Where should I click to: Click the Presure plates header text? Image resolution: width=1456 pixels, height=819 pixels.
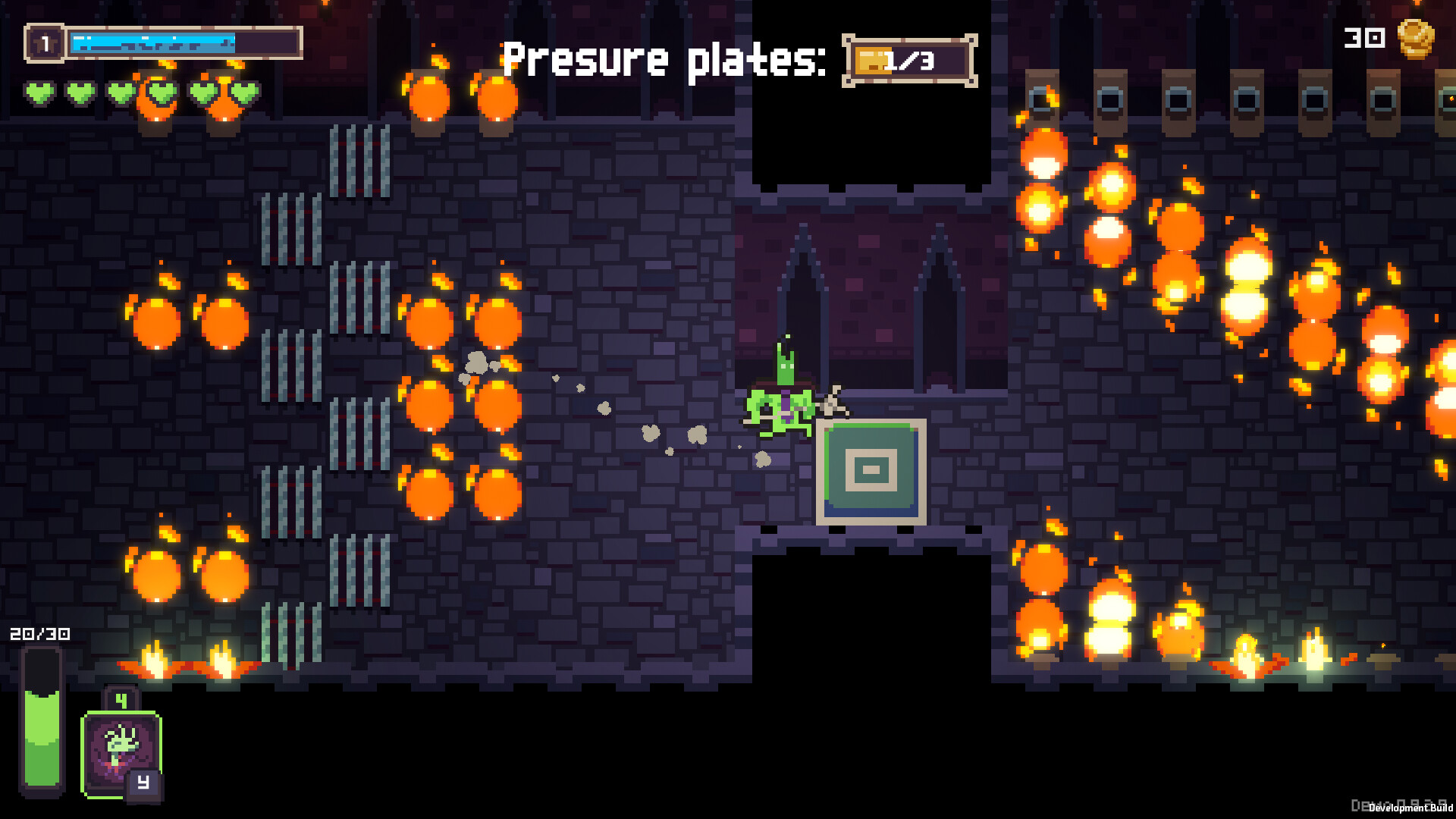pyautogui.click(x=666, y=59)
